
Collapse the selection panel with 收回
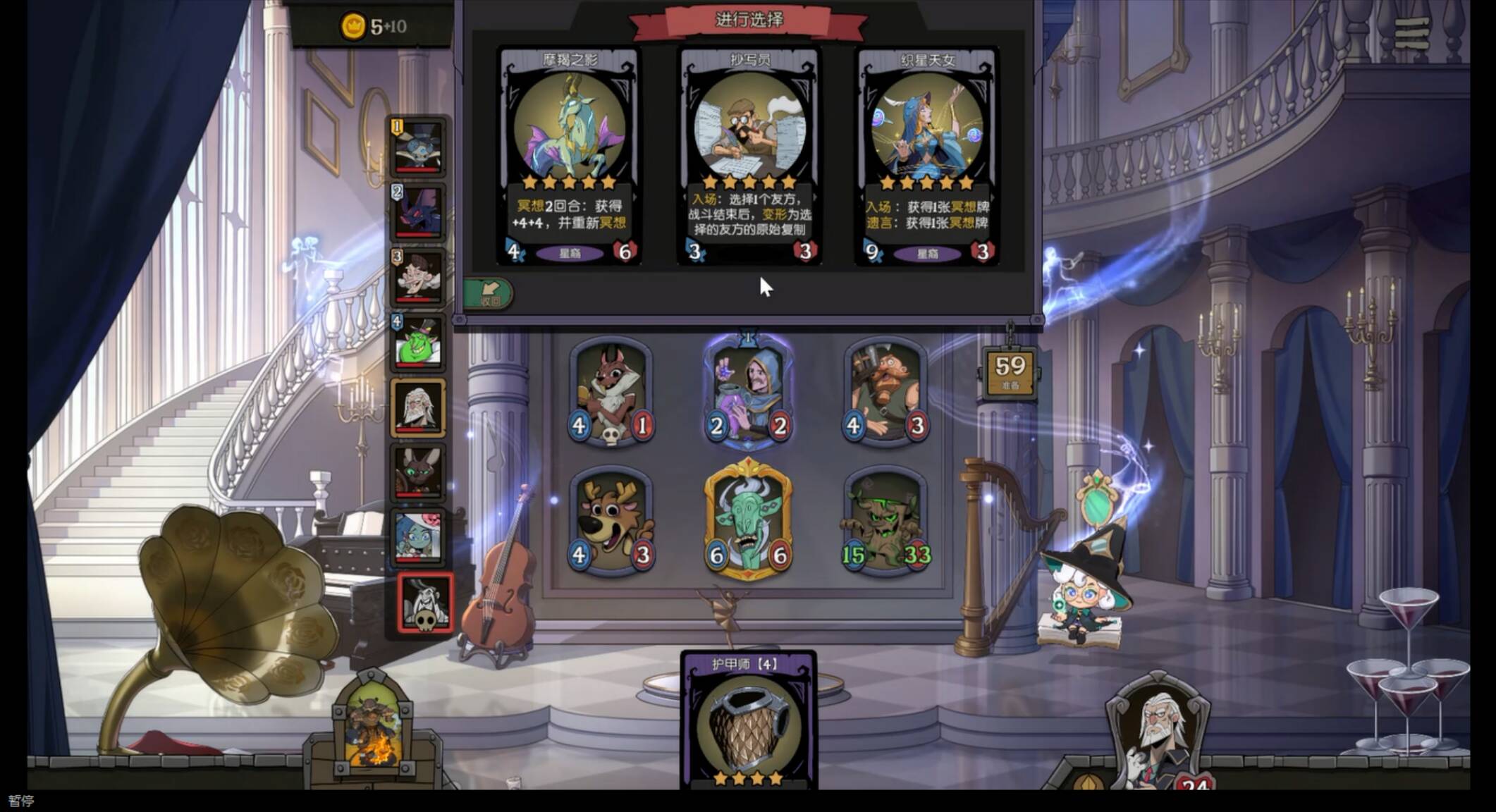pyautogui.click(x=488, y=293)
